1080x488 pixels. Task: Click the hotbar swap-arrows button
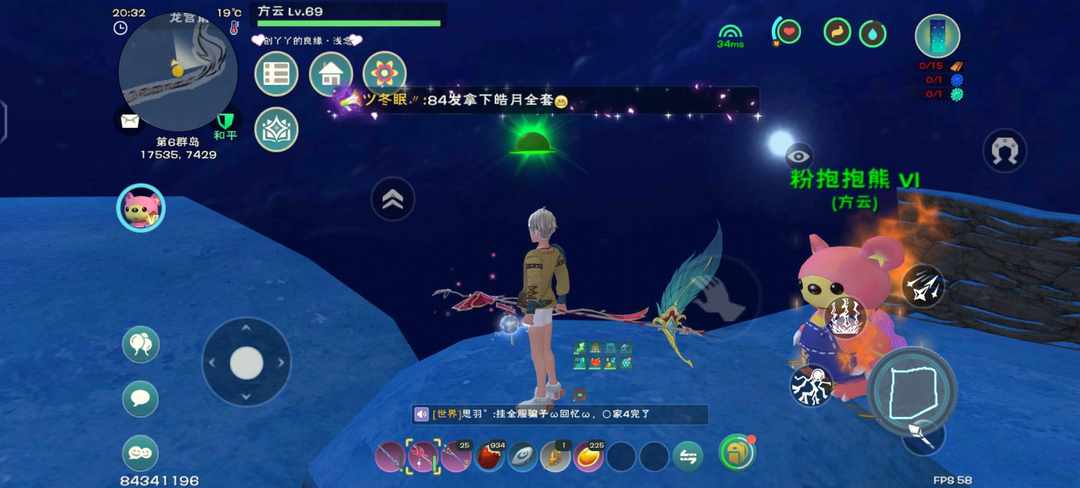[687, 457]
